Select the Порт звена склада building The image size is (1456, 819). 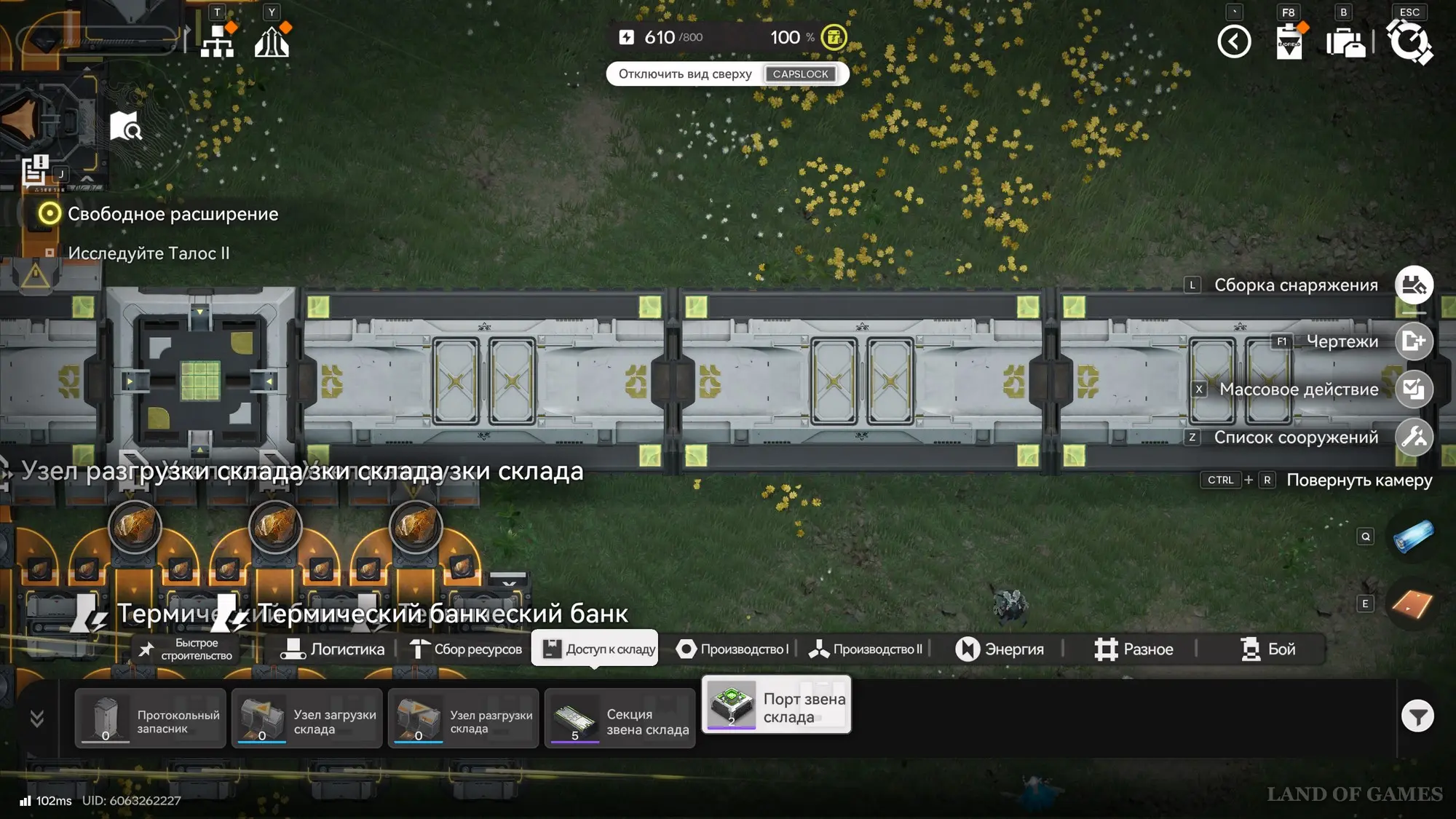[x=777, y=705]
